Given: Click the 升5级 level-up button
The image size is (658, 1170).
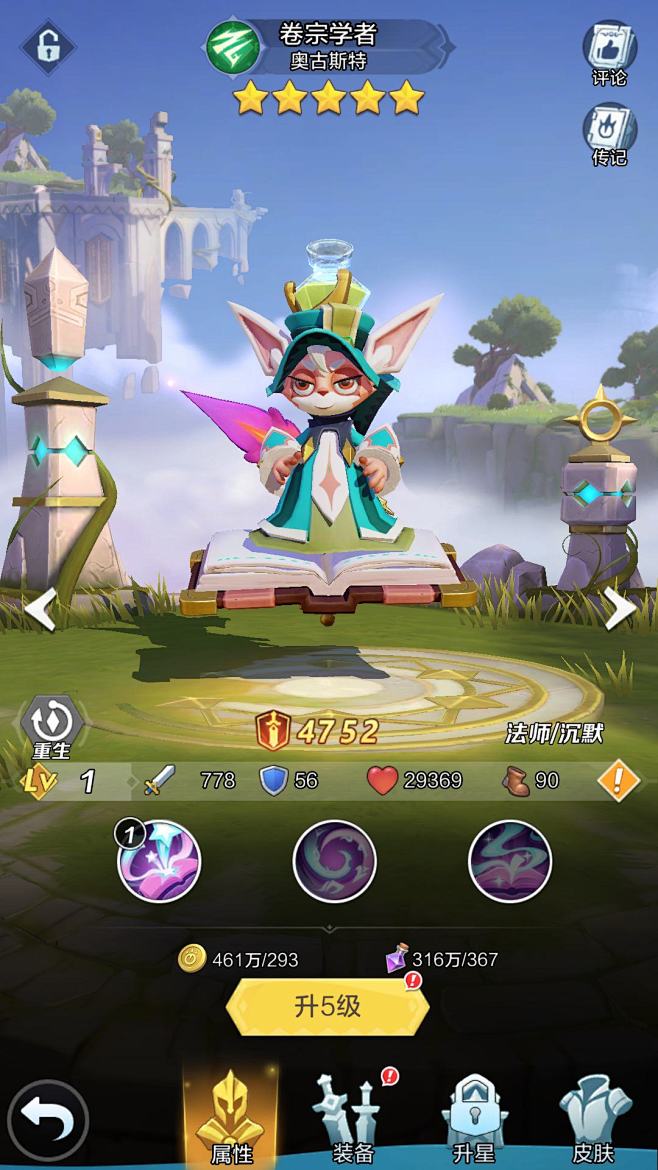Looking at the screenshot, I should click(328, 1007).
